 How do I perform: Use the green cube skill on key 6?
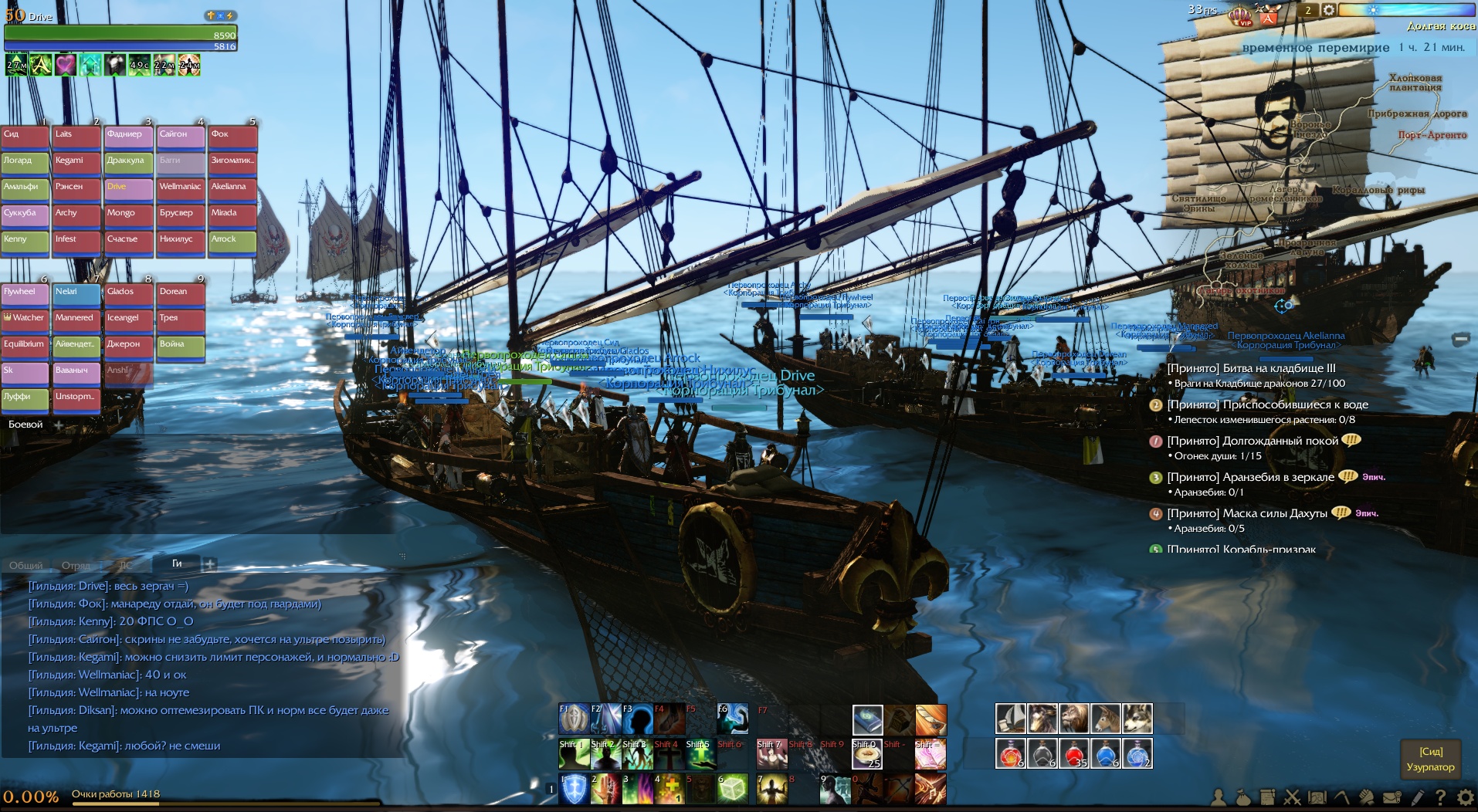732,789
